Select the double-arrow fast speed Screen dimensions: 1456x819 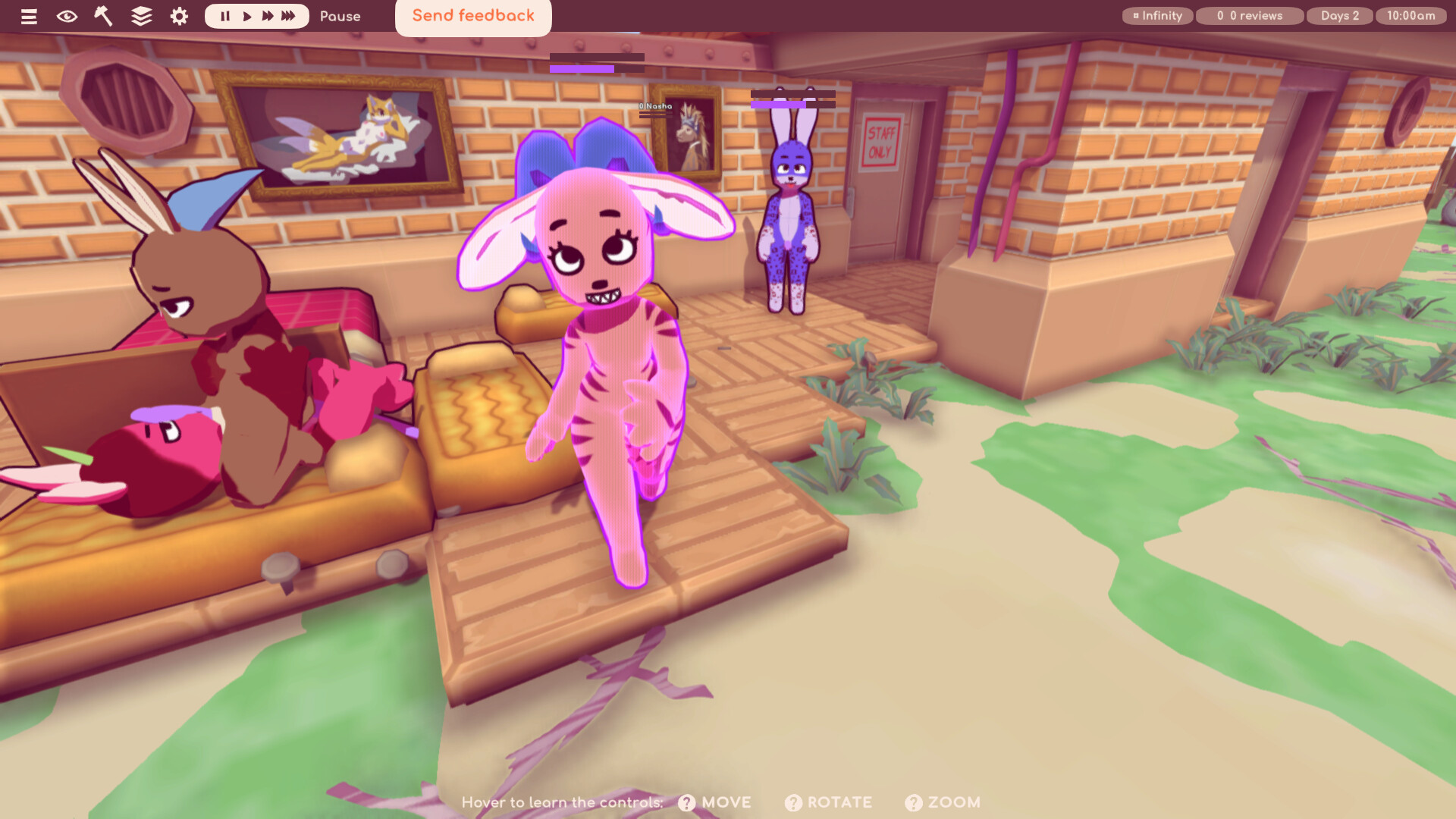[267, 15]
